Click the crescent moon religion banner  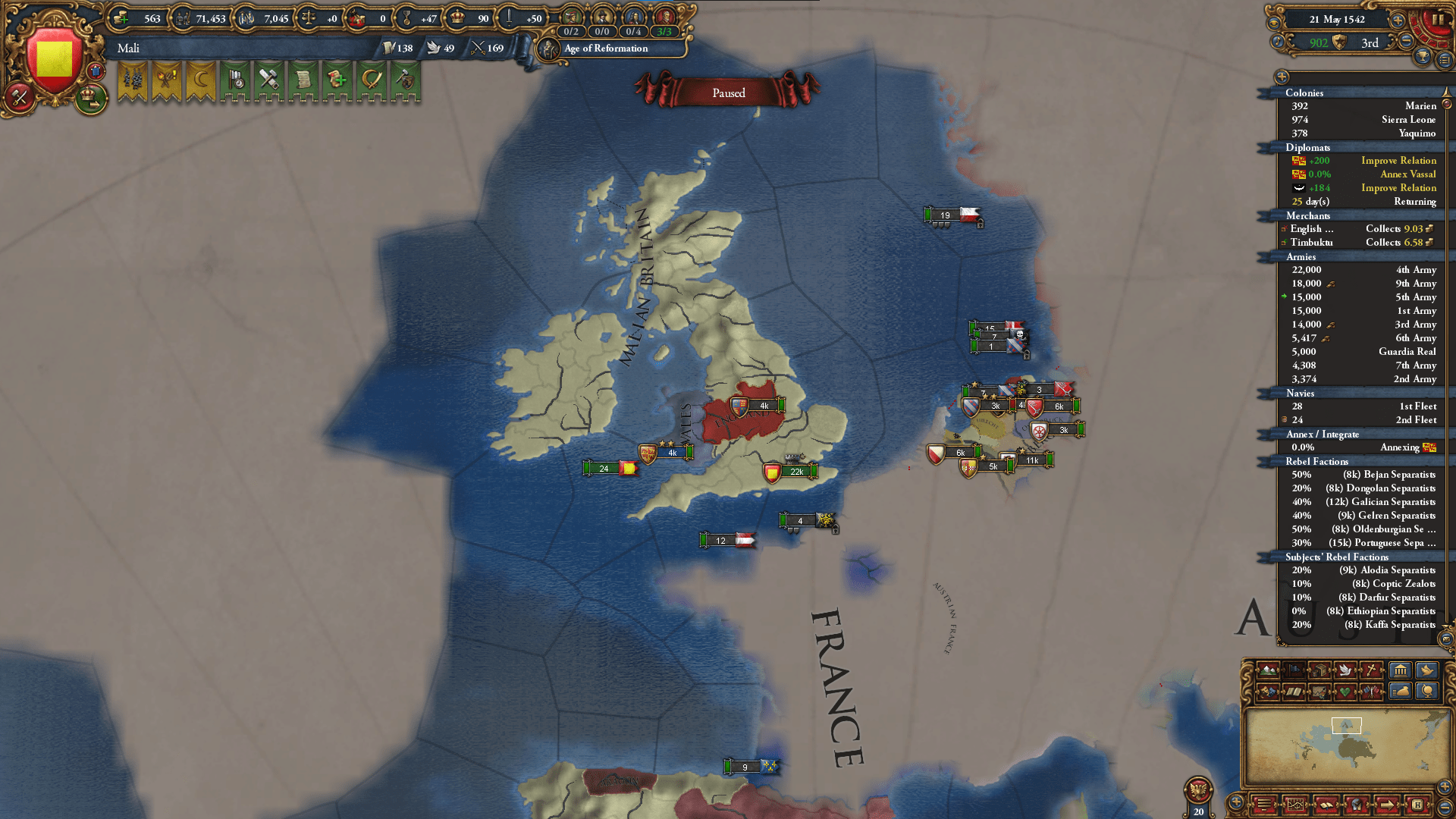coord(199,80)
